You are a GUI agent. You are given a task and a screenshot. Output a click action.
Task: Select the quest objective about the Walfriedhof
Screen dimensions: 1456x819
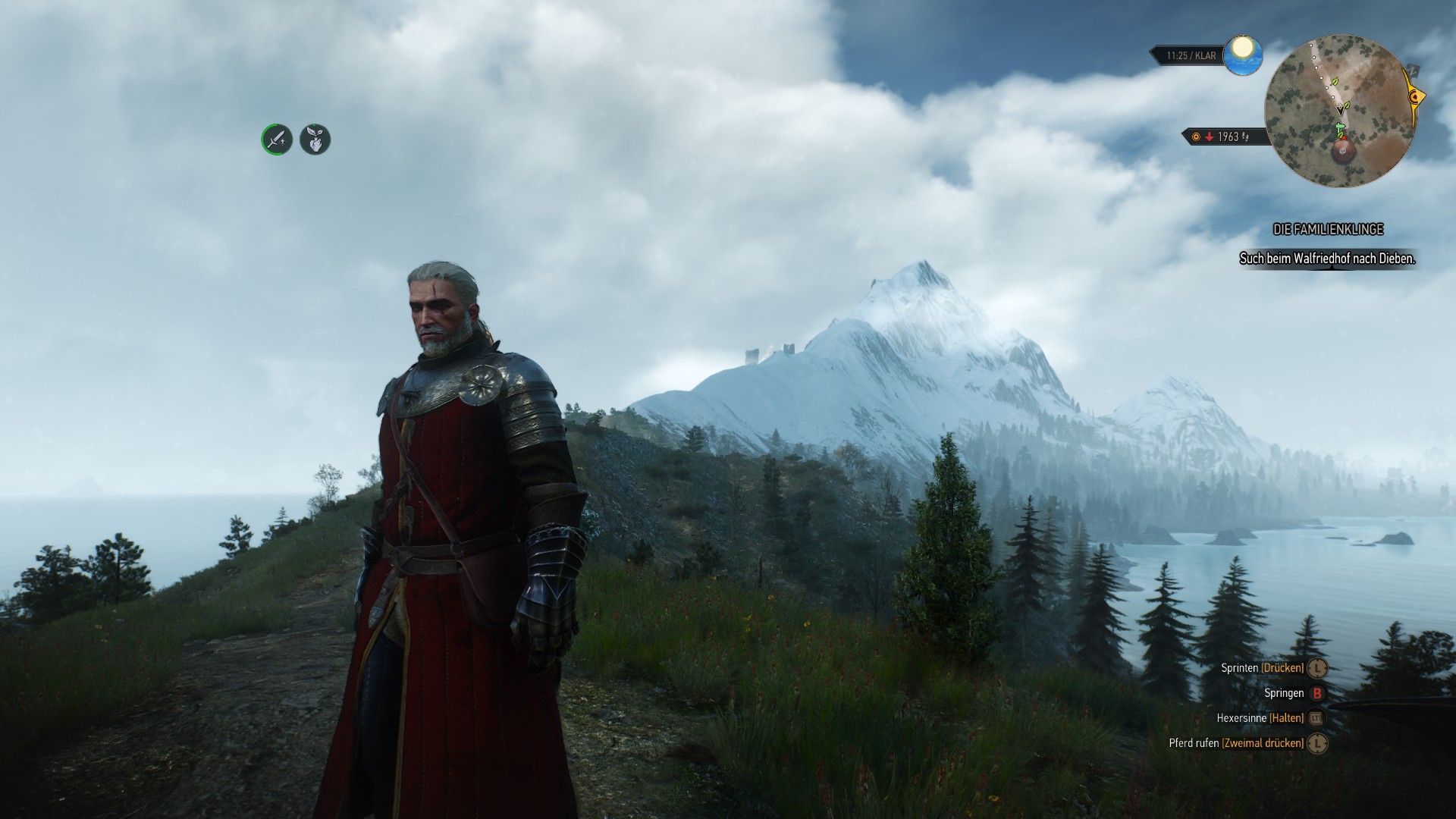tap(1327, 259)
